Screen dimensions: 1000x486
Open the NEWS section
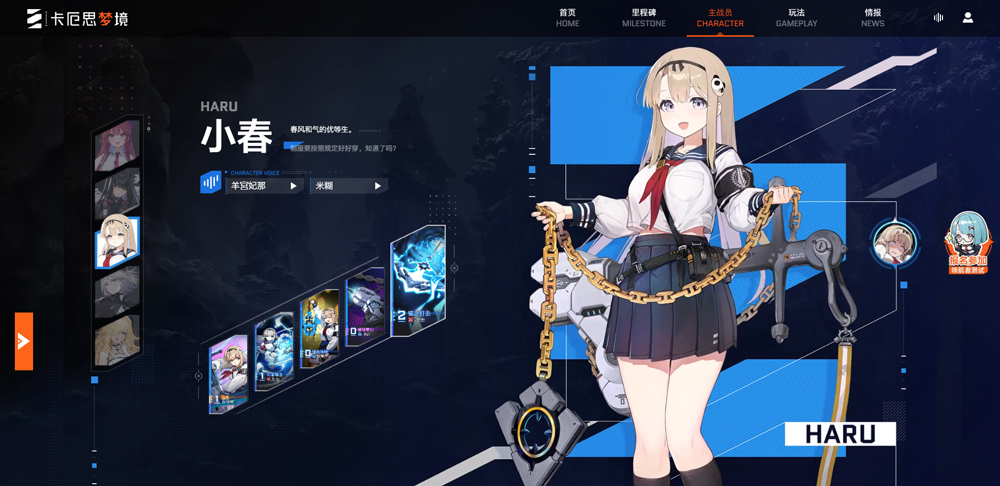point(873,18)
